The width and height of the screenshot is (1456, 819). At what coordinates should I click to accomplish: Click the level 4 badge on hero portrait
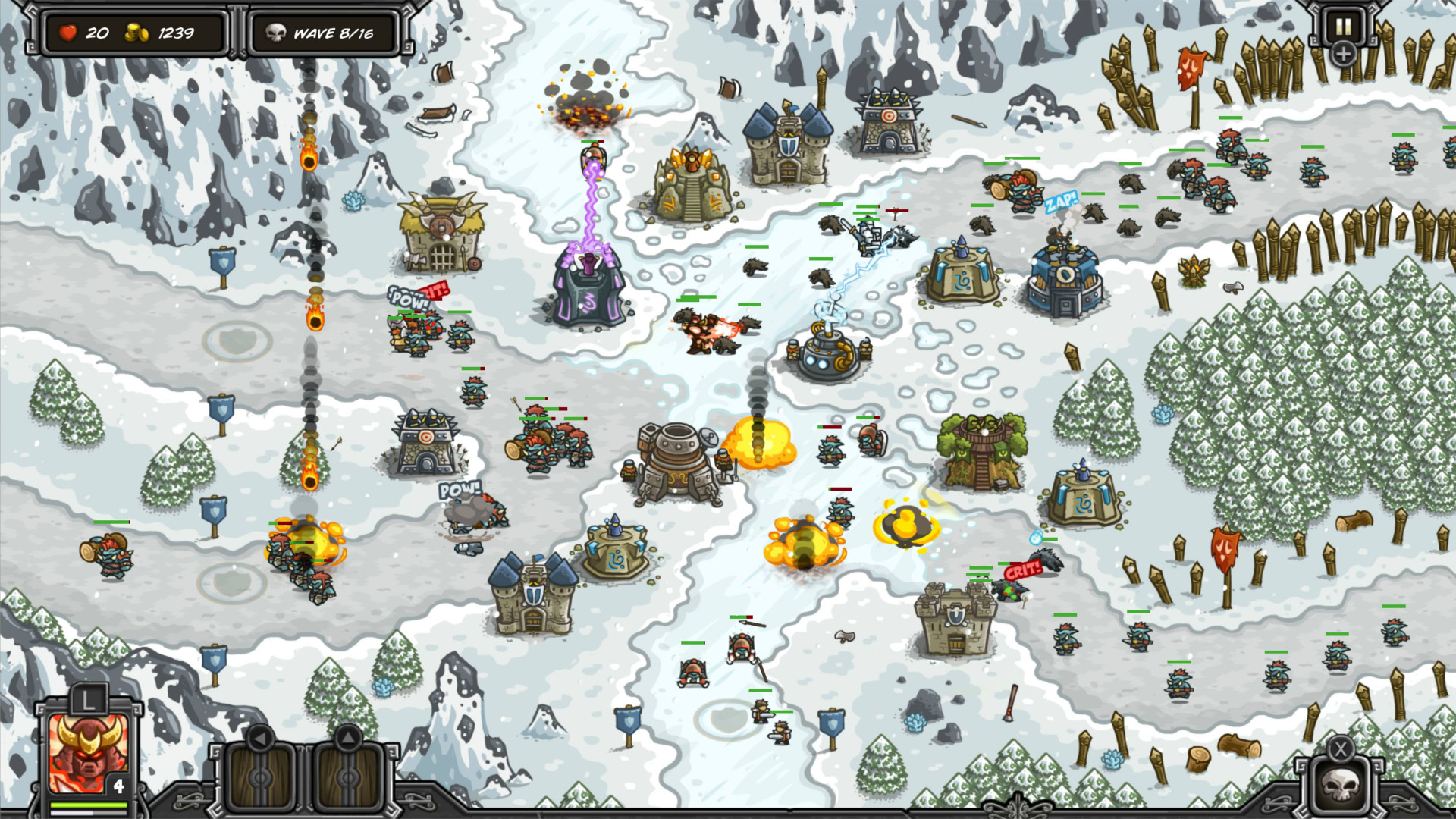coord(118,786)
